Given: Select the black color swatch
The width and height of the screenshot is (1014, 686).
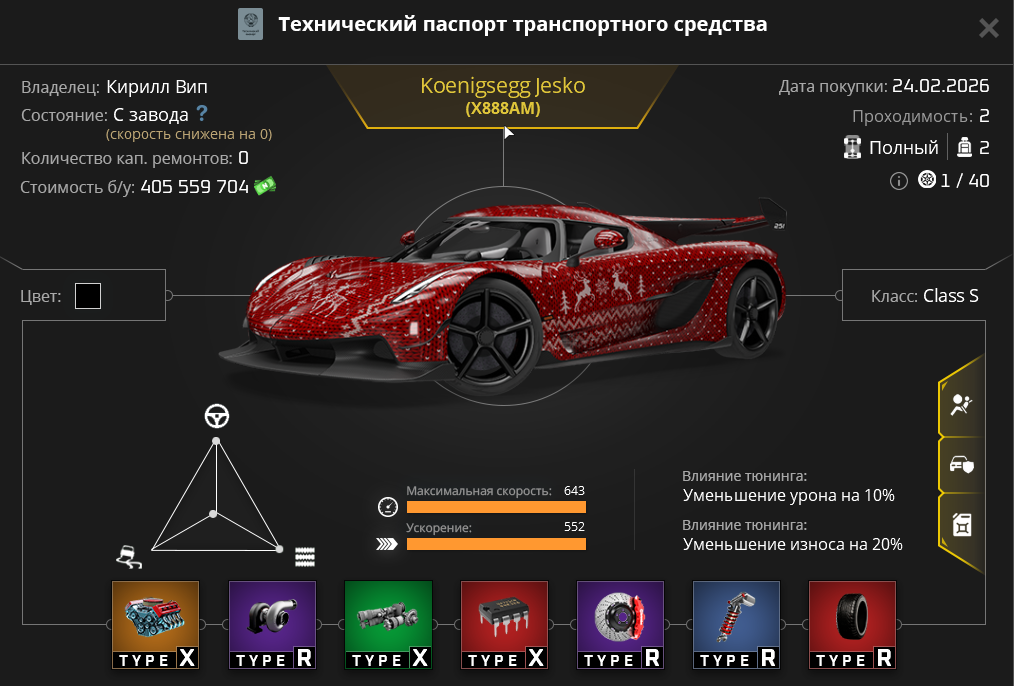Looking at the screenshot, I should 88,296.
